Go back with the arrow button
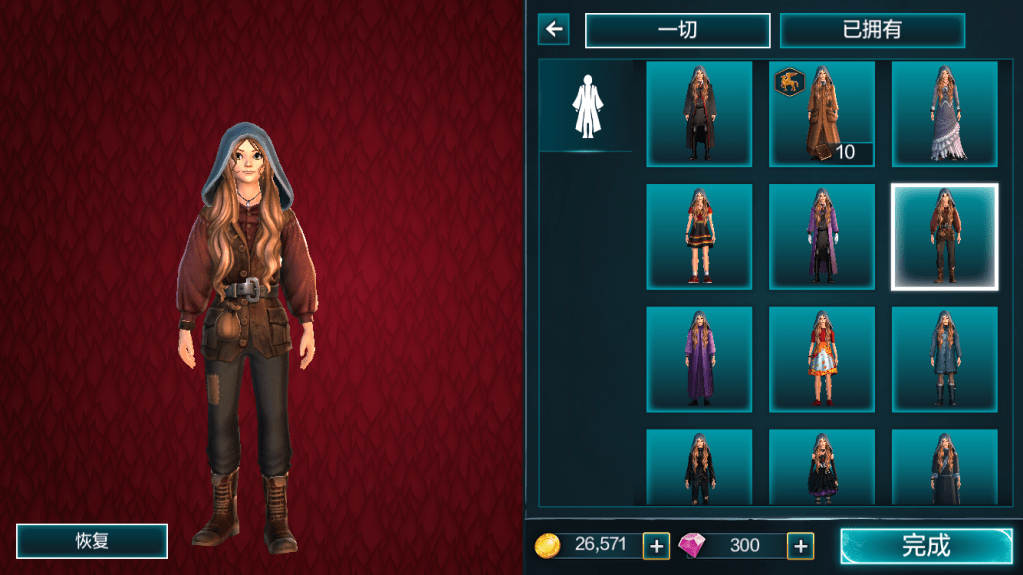This screenshot has width=1023, height=575. click(x=553, y=29)
